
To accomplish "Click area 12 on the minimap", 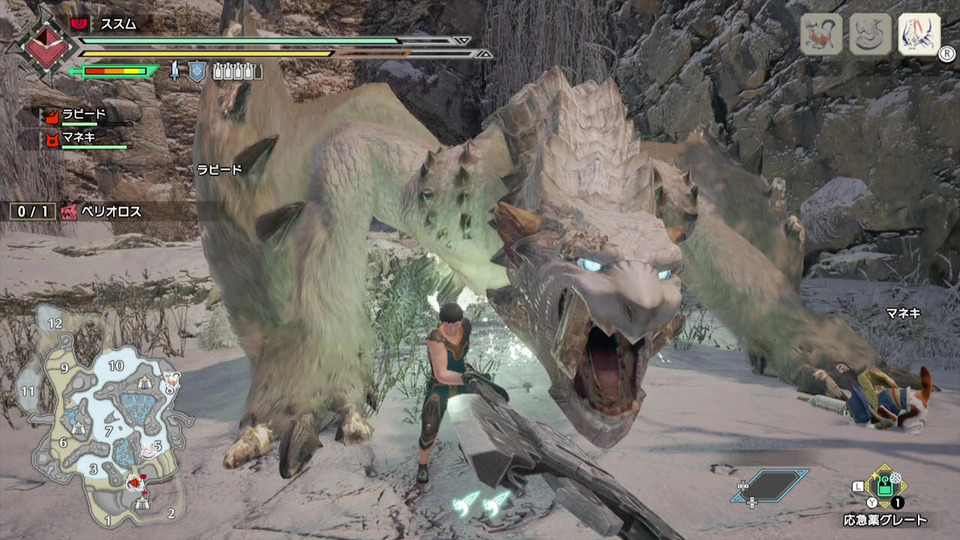I will pos(55,323).
